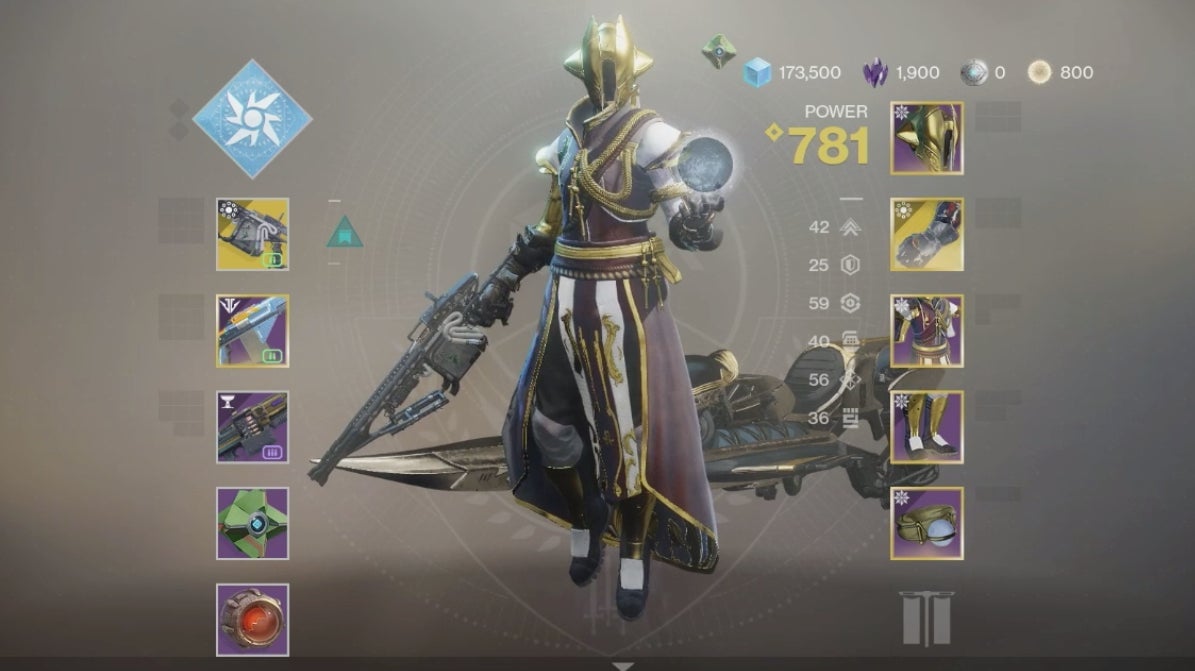
Task: Click the small green engram icon
Action: (x=718, y=50)
